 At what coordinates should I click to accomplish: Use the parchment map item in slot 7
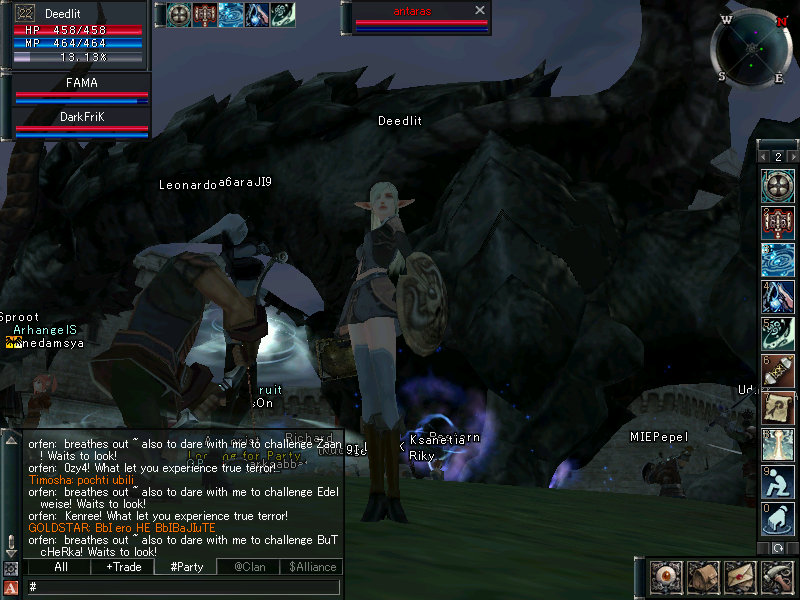point(778,407)
